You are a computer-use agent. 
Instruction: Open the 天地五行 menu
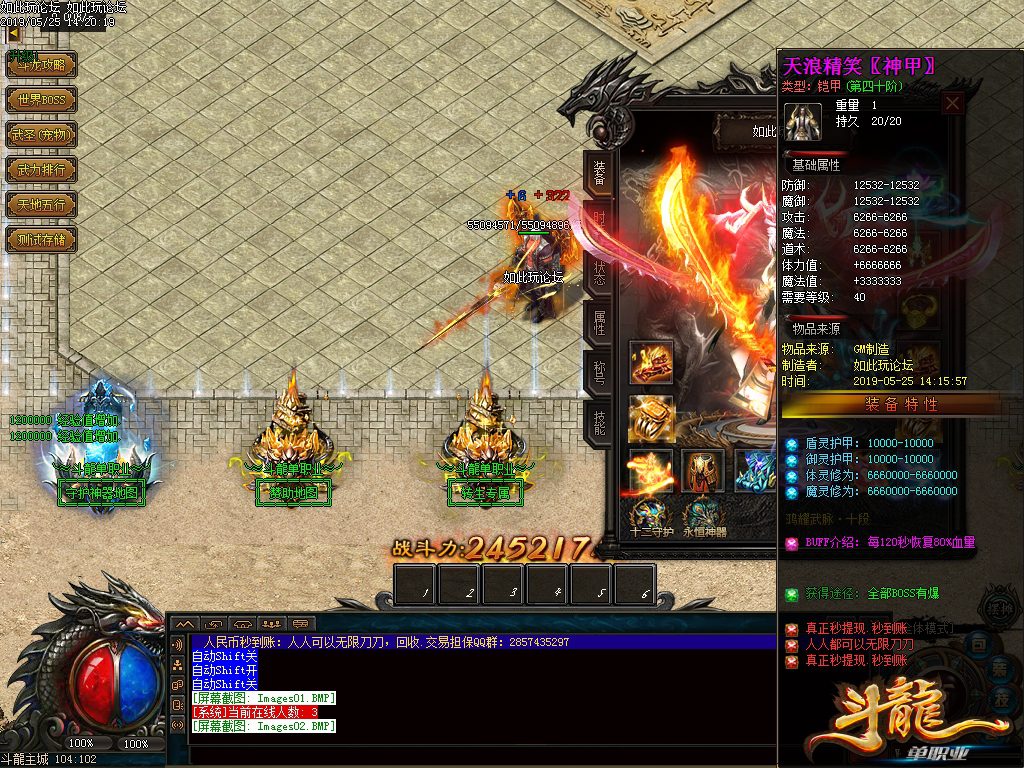pos(41,205)
